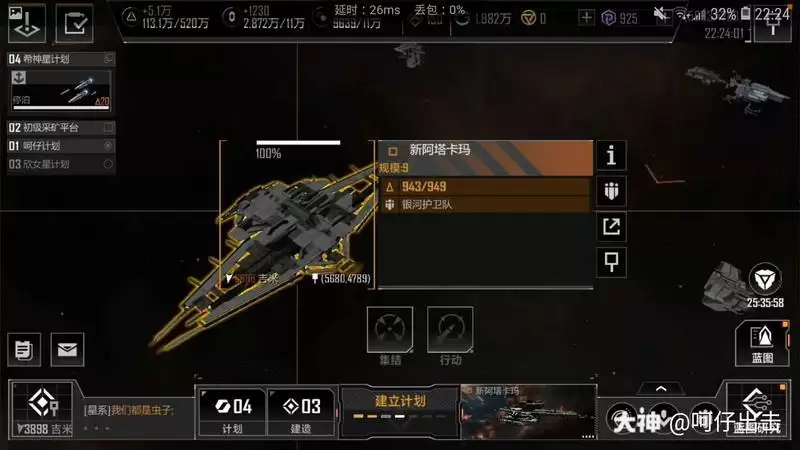
Task: Show fleet info with the 'i' button
Action: (x=610, y=155)
